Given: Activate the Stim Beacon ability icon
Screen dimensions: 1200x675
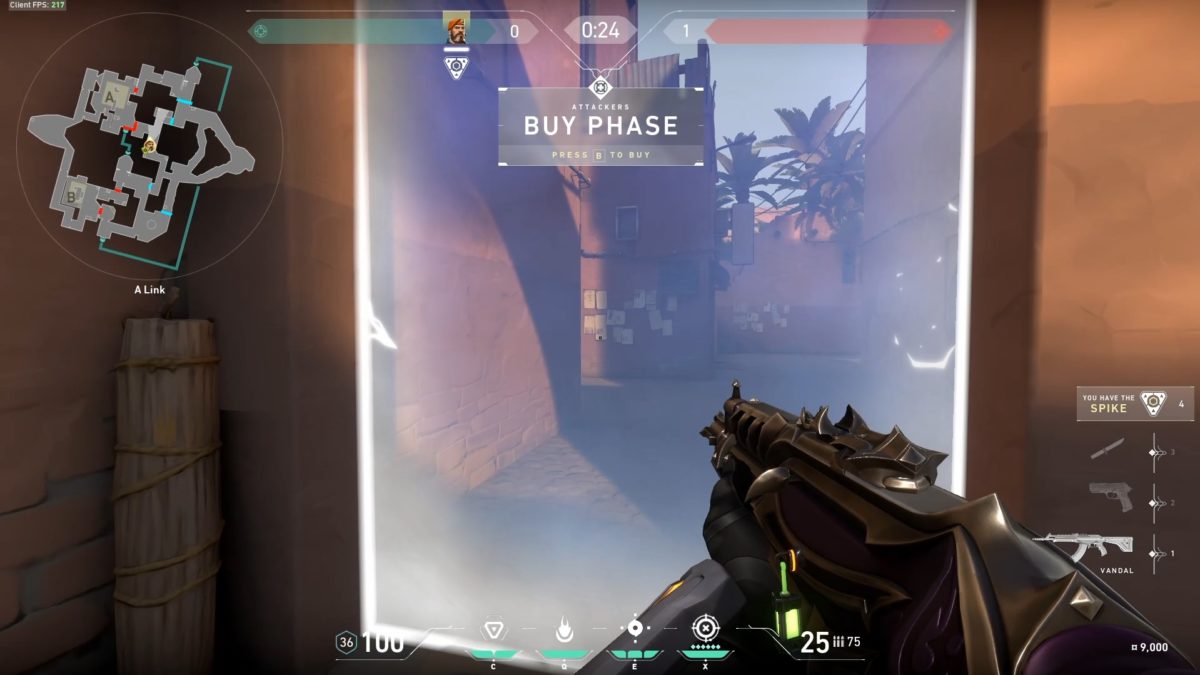Looking at the screenshot, I should coord(492,629).
